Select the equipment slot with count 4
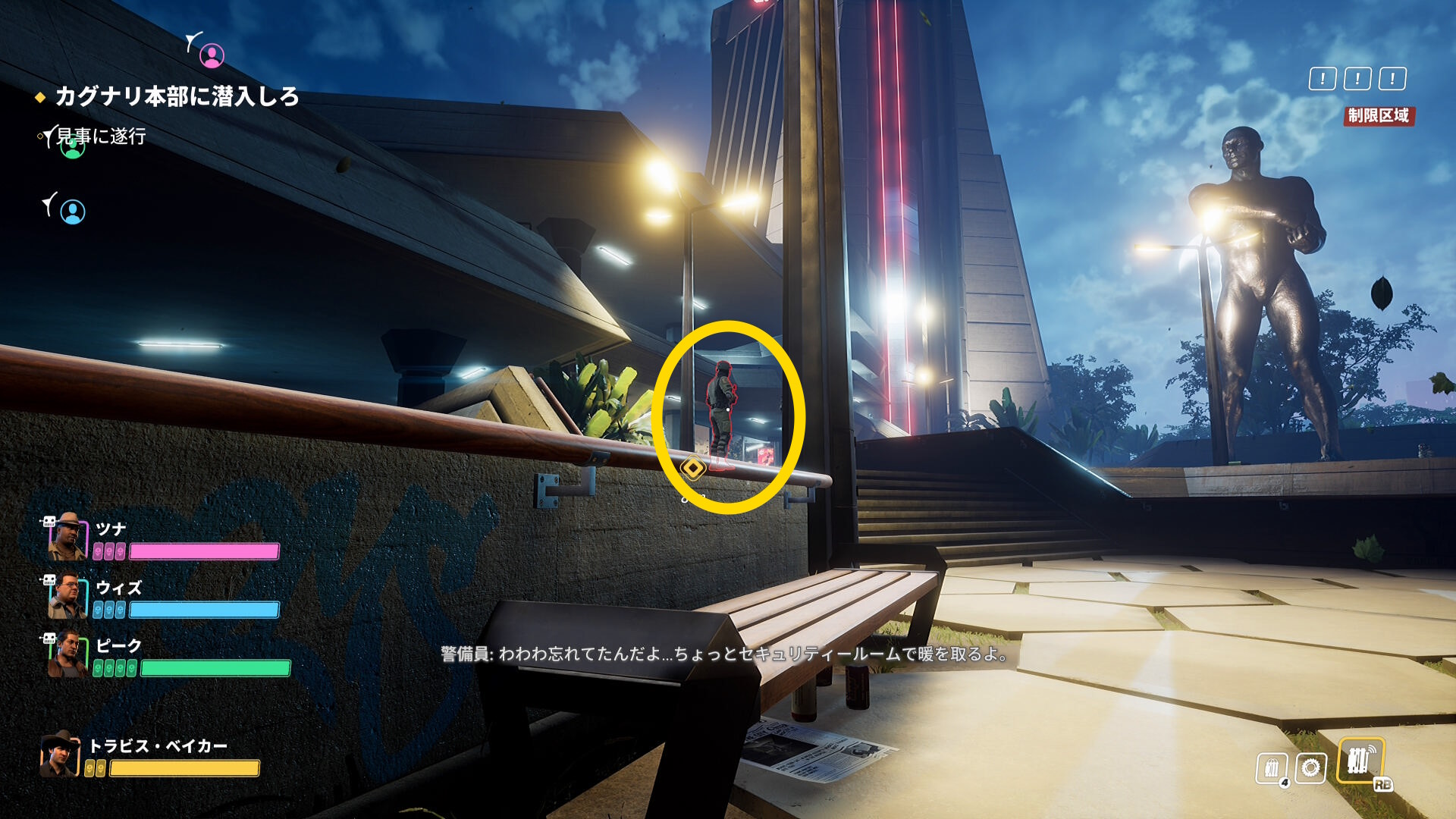The width and height of the screenshot is (1456, 819). click(x=1272, y=768)
